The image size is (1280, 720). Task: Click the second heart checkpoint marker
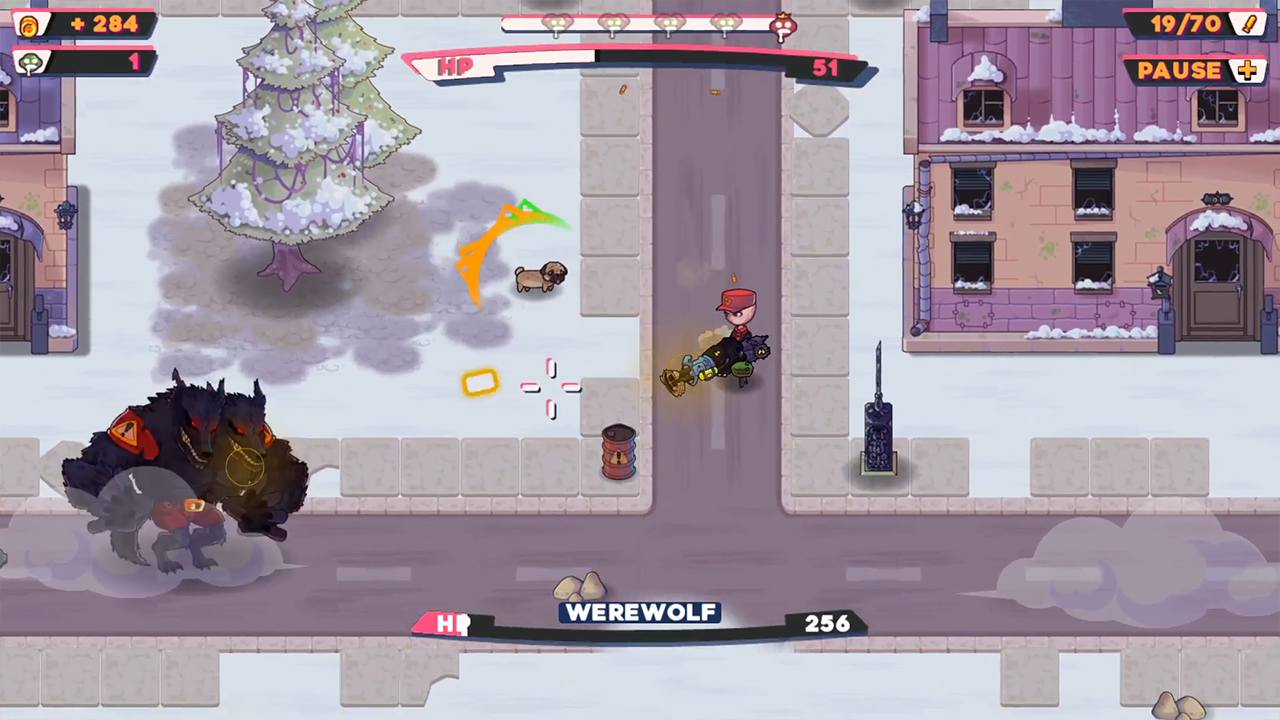click(x=612, y=23)
